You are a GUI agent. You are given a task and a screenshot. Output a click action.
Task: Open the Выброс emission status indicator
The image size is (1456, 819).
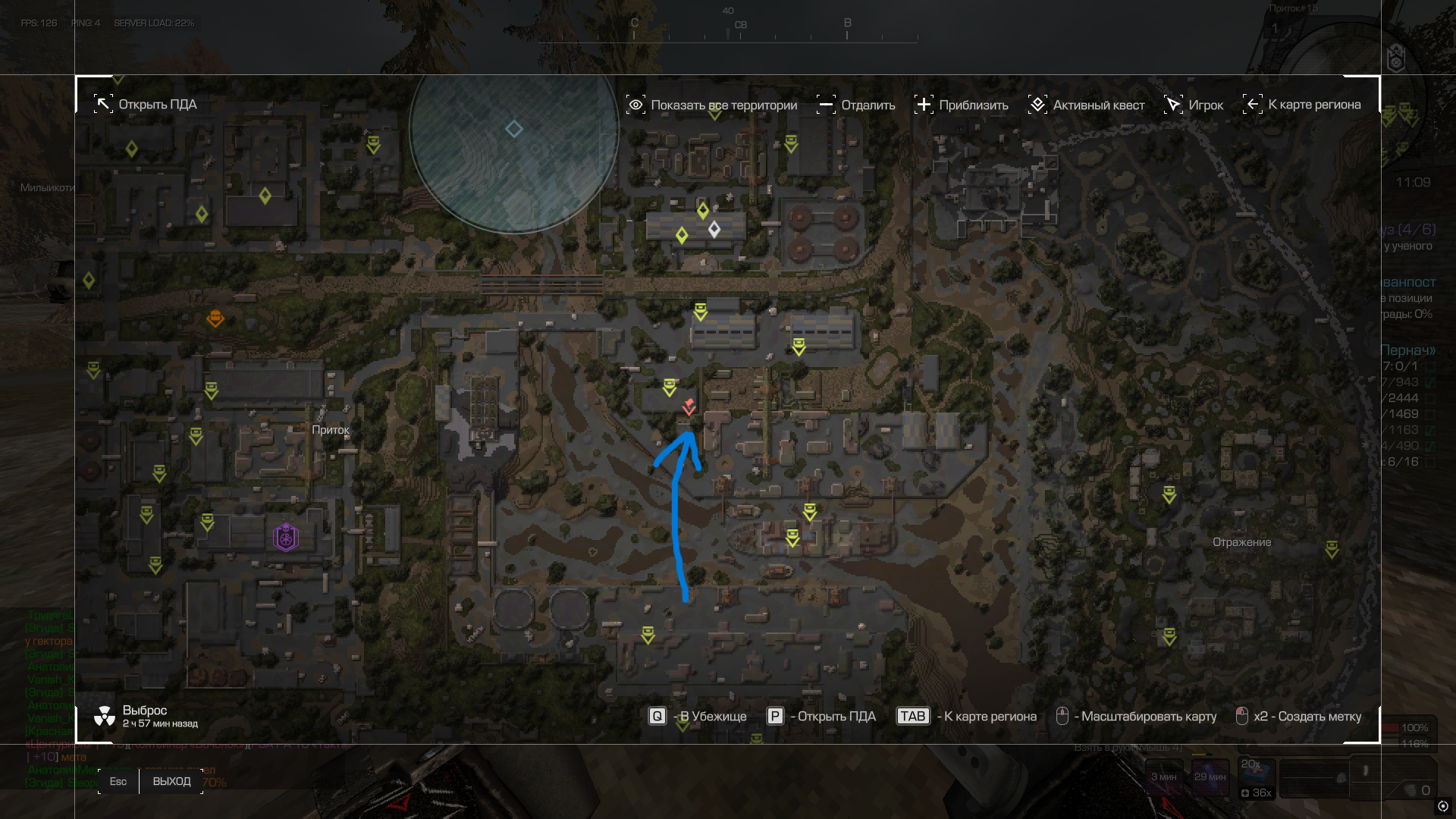[x=145, y=716]
